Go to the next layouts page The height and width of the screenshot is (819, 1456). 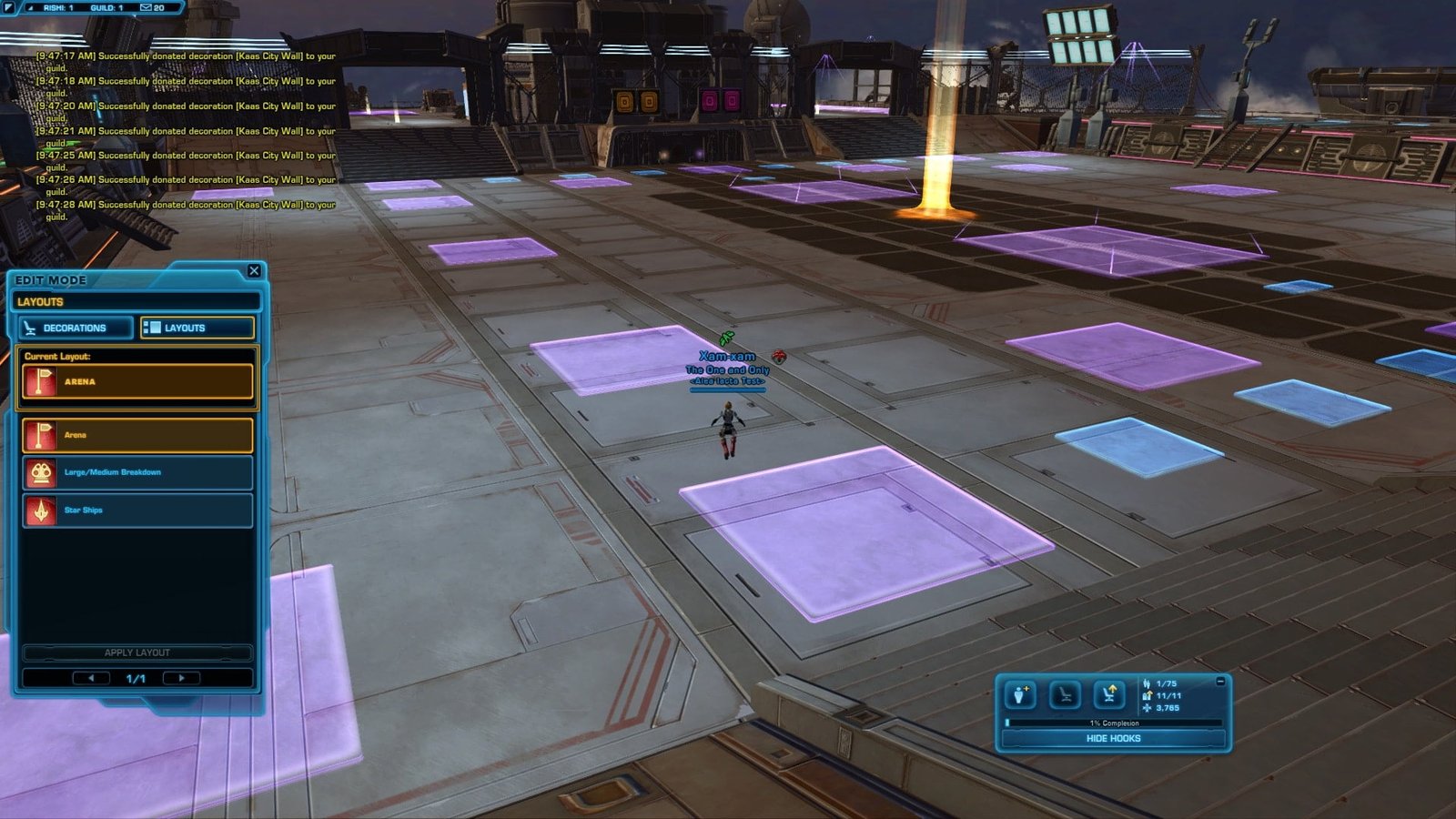181,678
